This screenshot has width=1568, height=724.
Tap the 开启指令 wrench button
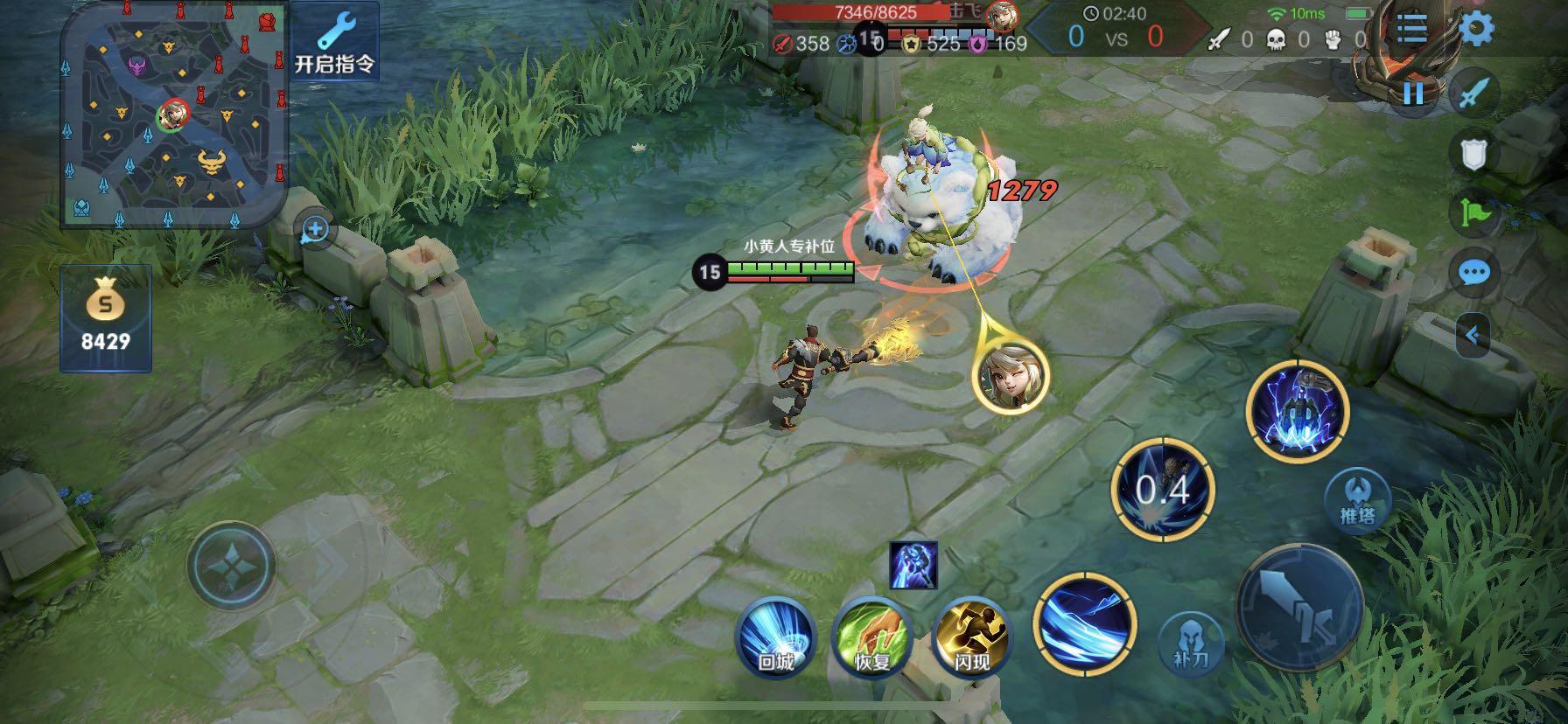[334, 42]
